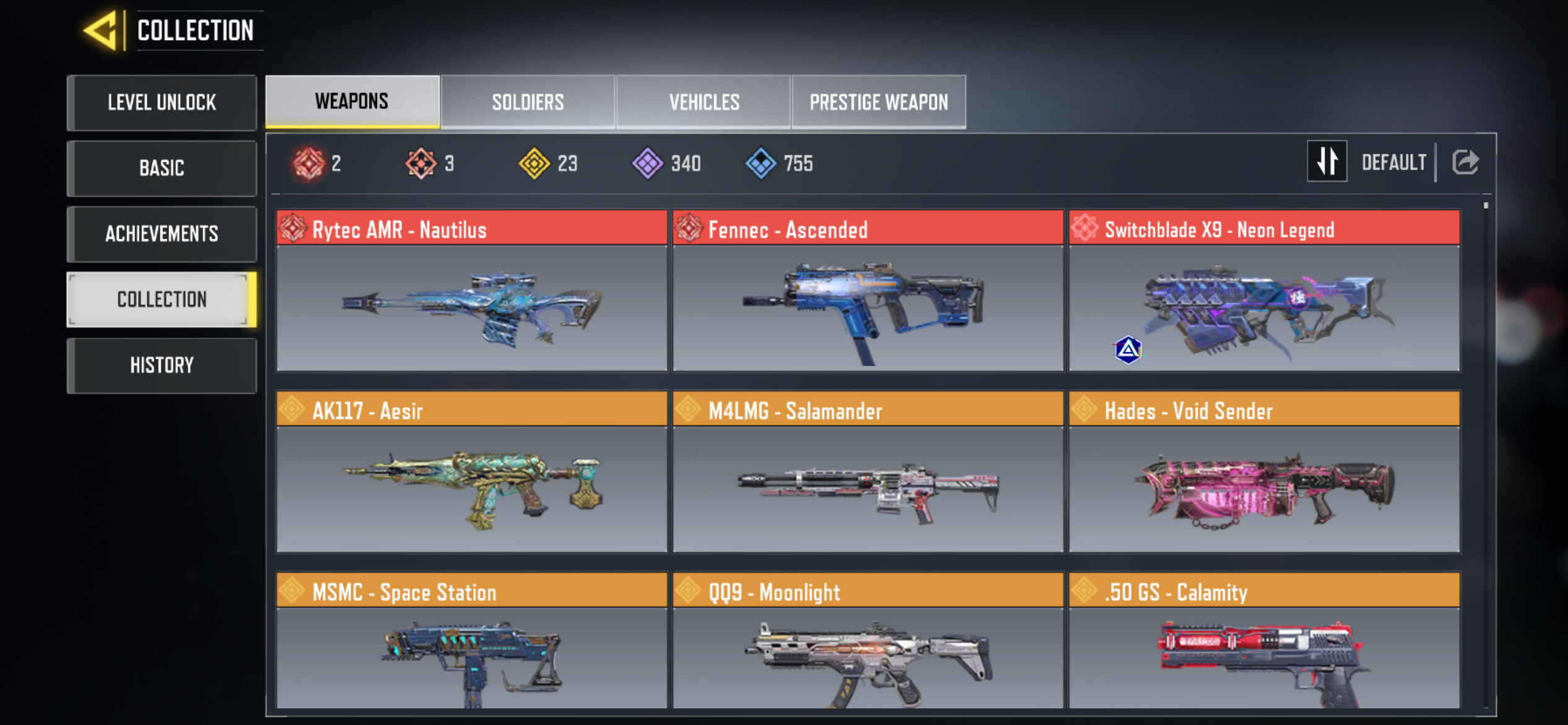
Task: View the M4LMG - Salamander card
Action: (x=868, y=472)
